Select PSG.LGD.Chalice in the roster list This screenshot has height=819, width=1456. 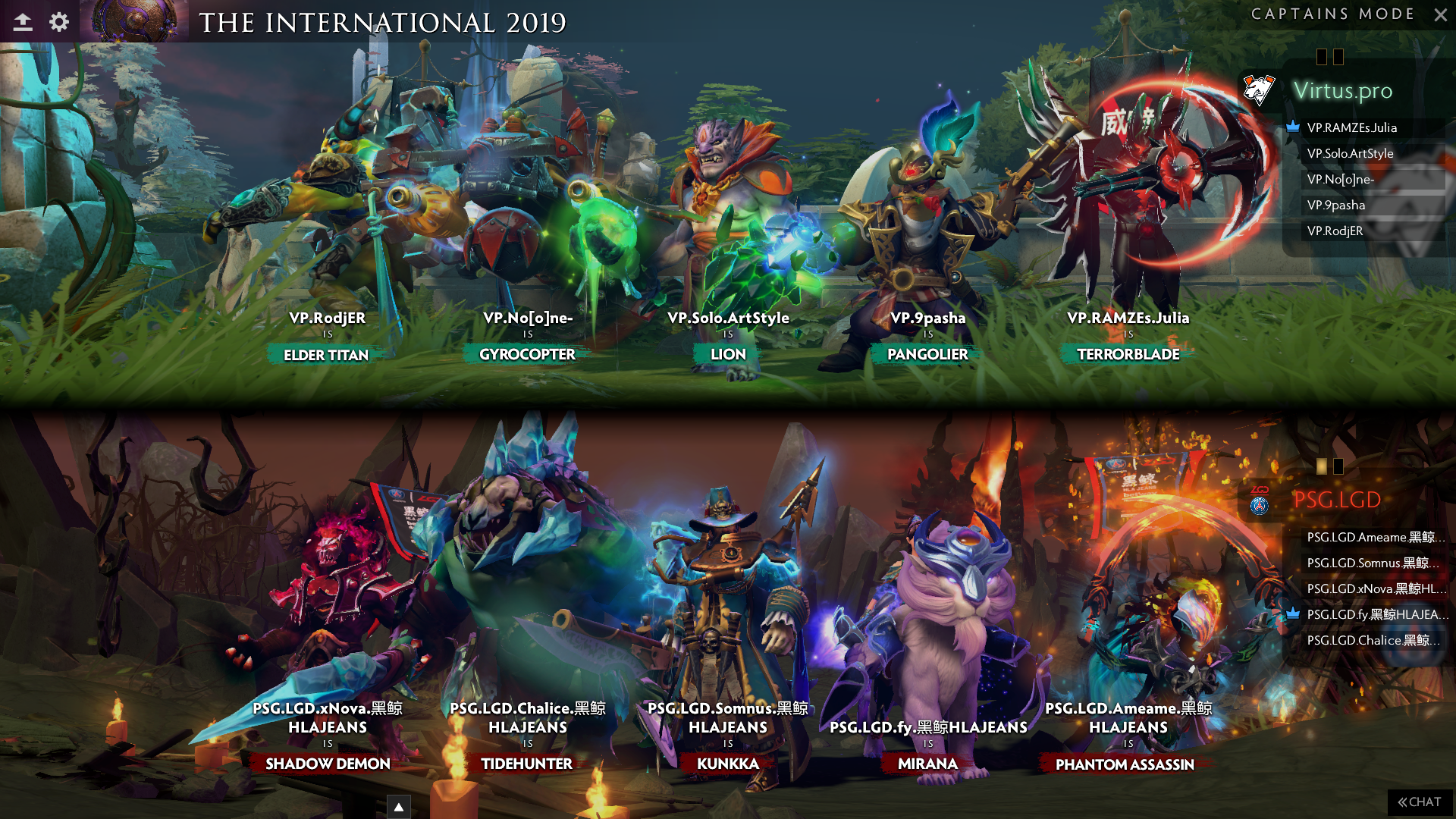[1371, 640]
